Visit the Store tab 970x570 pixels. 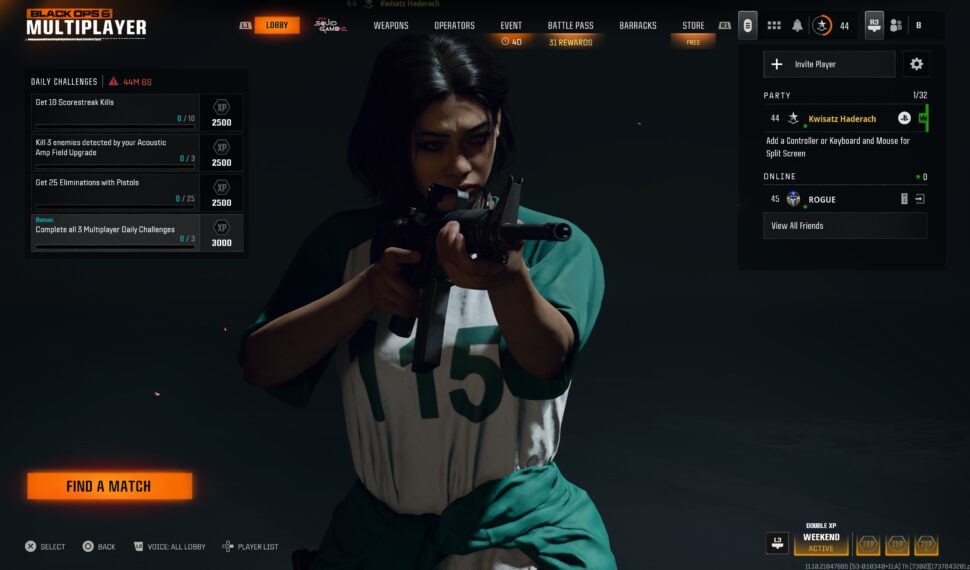click(x=693, y=25)
